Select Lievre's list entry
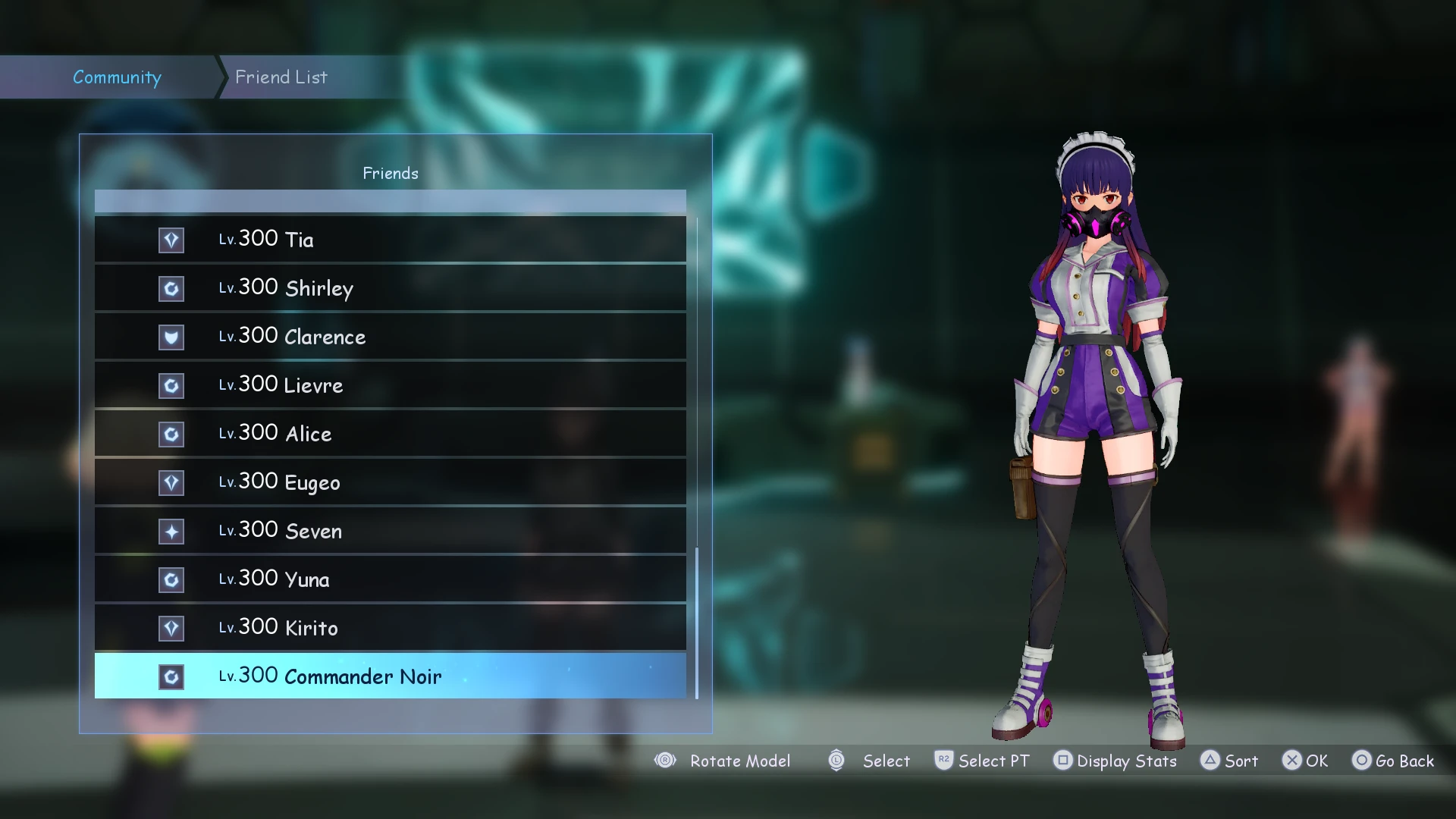The height and width of the screenshot is (819, 1456). click(x=390, y=385)
